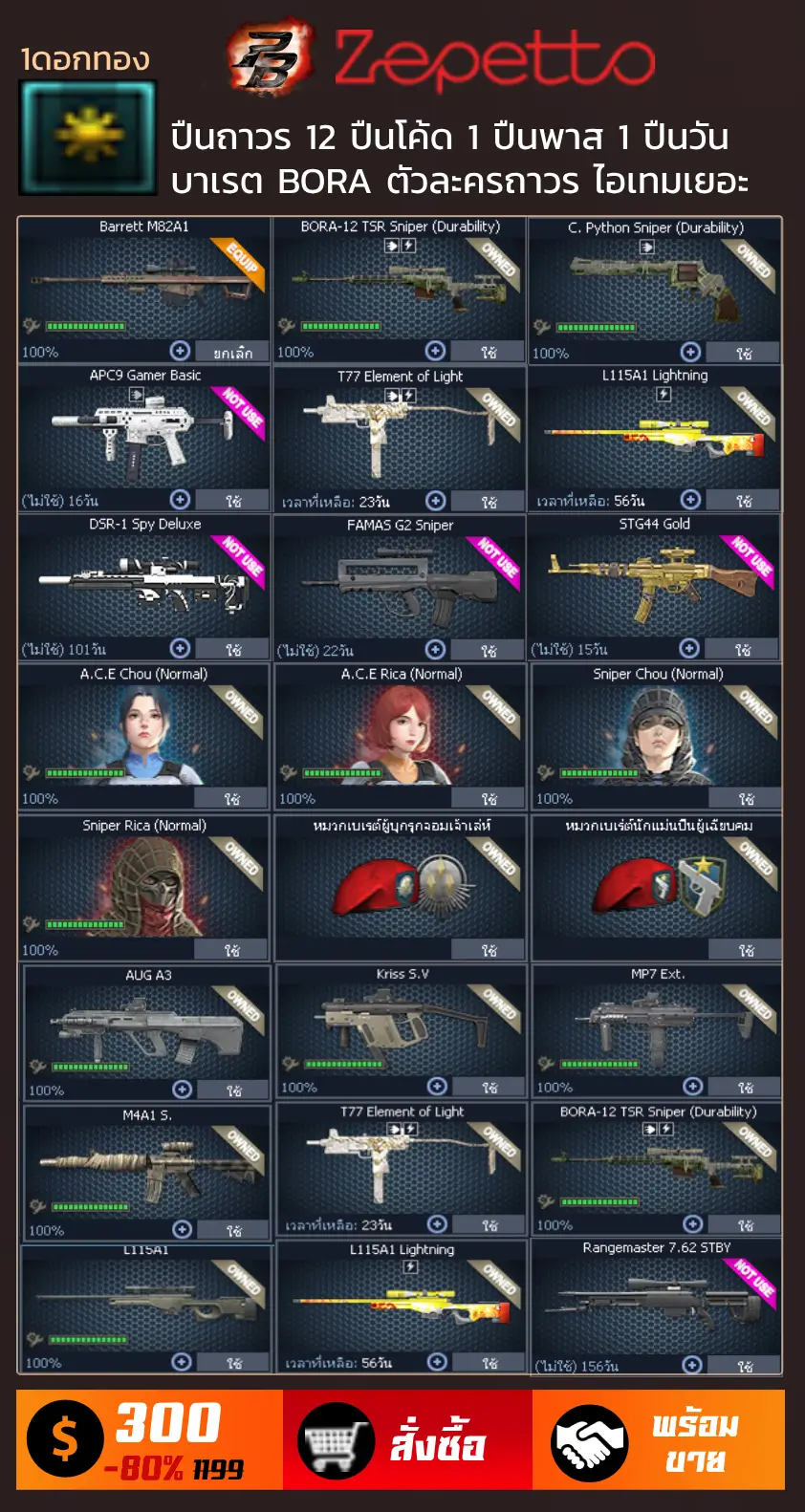Click the พร้อมขาย handshake button
The image size is (805, 1512).
pyautogui.click(x=659, y=1440)
